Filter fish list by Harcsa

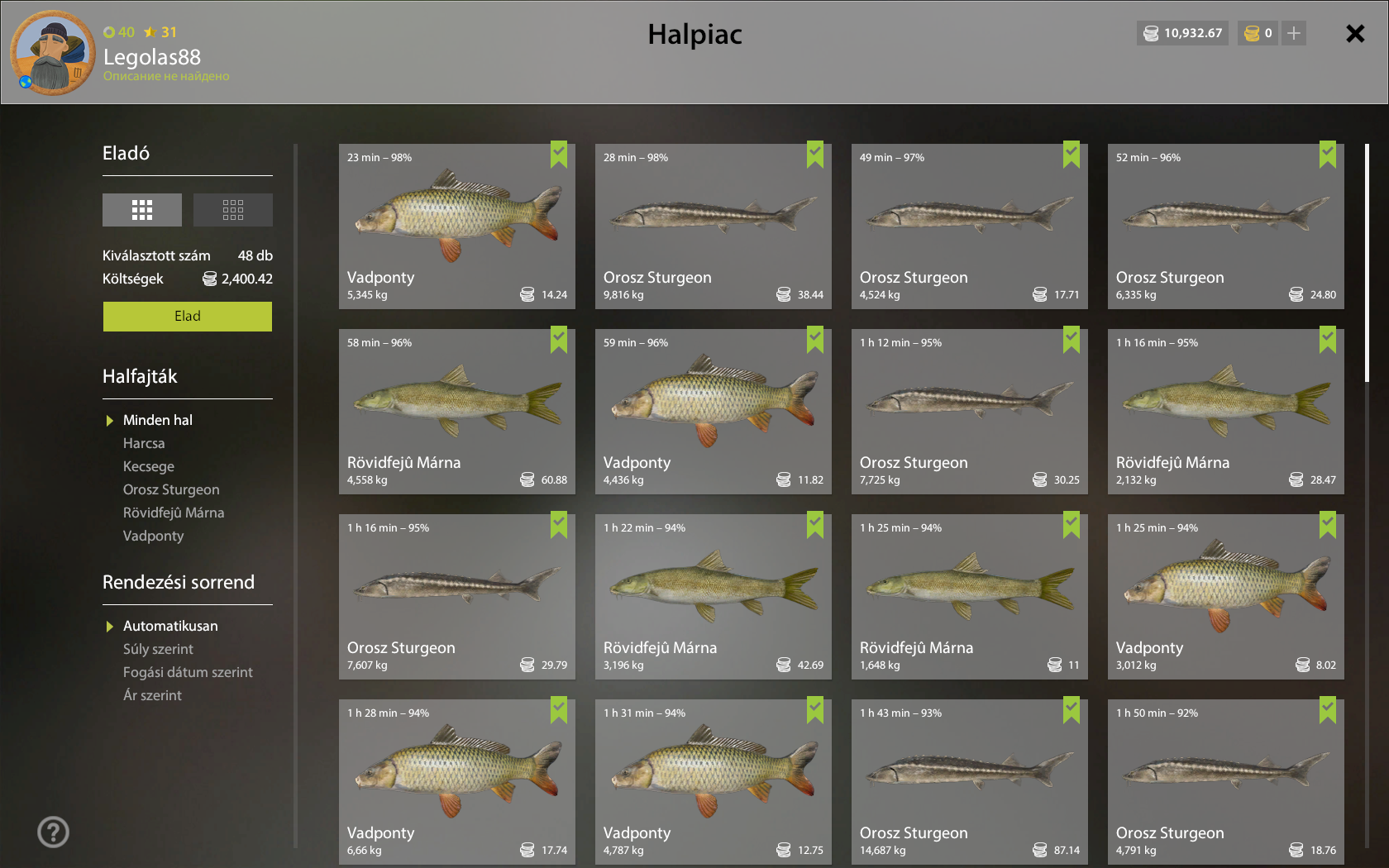144,443
